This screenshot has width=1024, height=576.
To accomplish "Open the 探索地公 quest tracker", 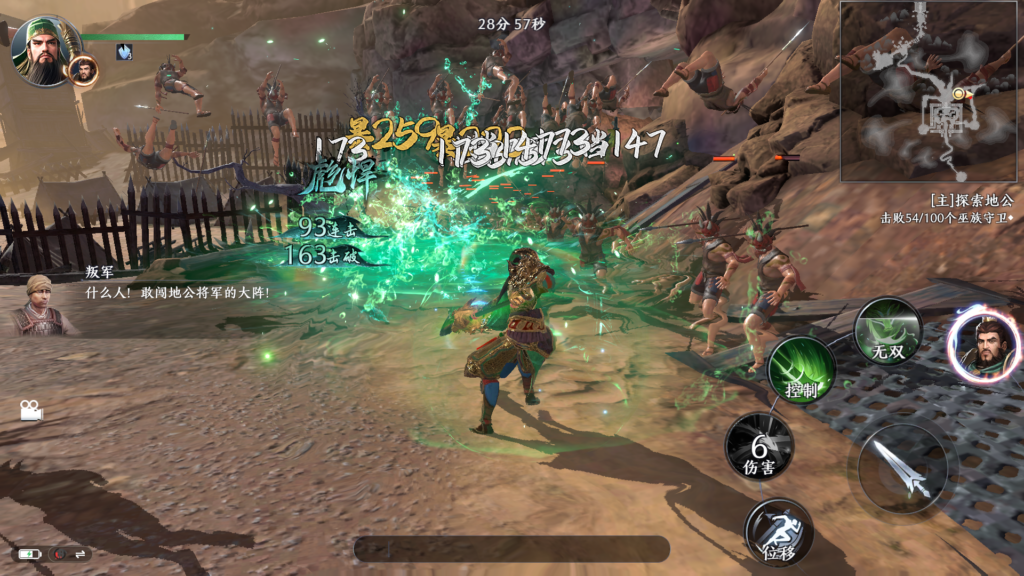I will pos(945,208).
